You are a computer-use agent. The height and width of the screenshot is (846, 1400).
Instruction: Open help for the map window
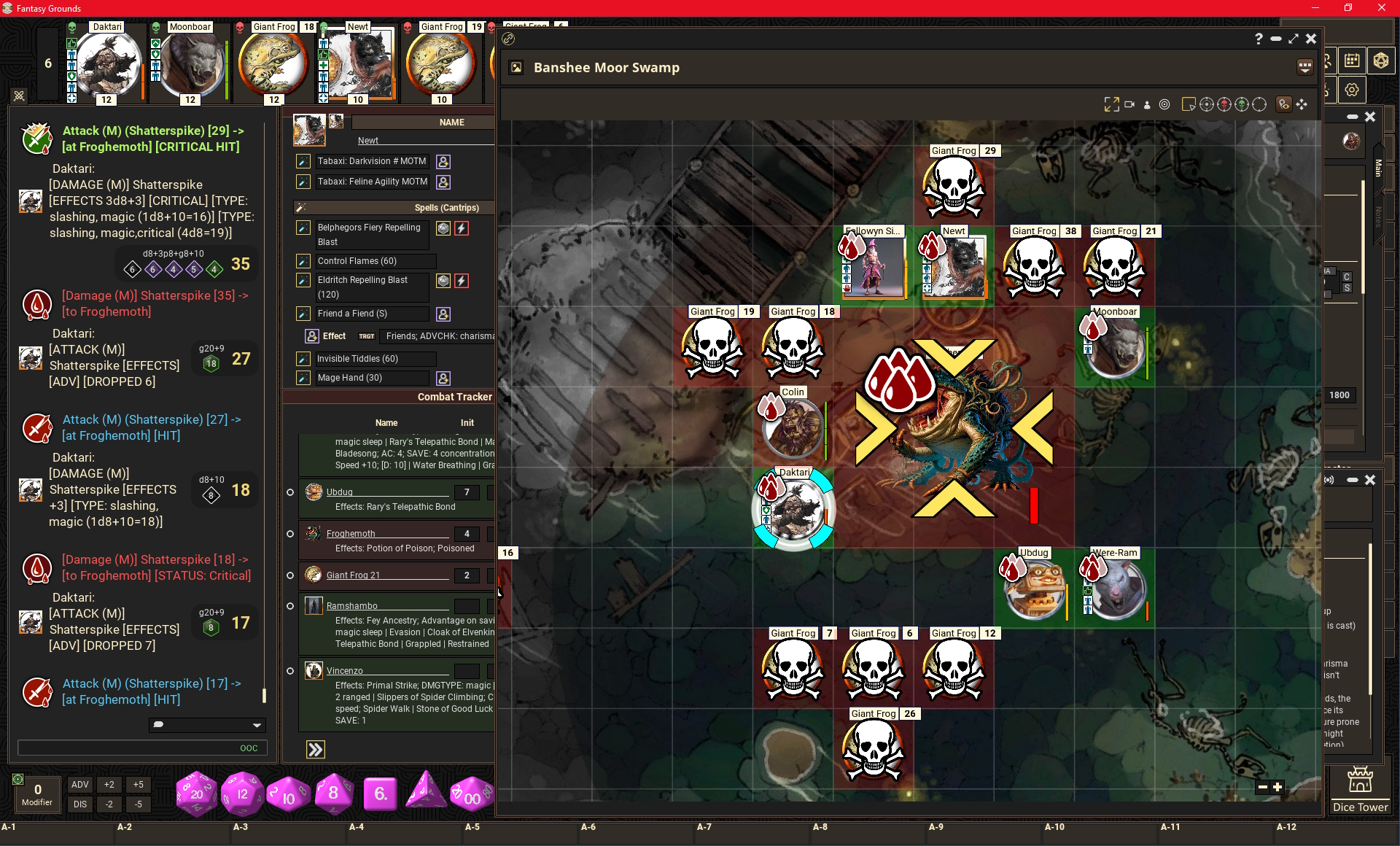pos(1259,39)
